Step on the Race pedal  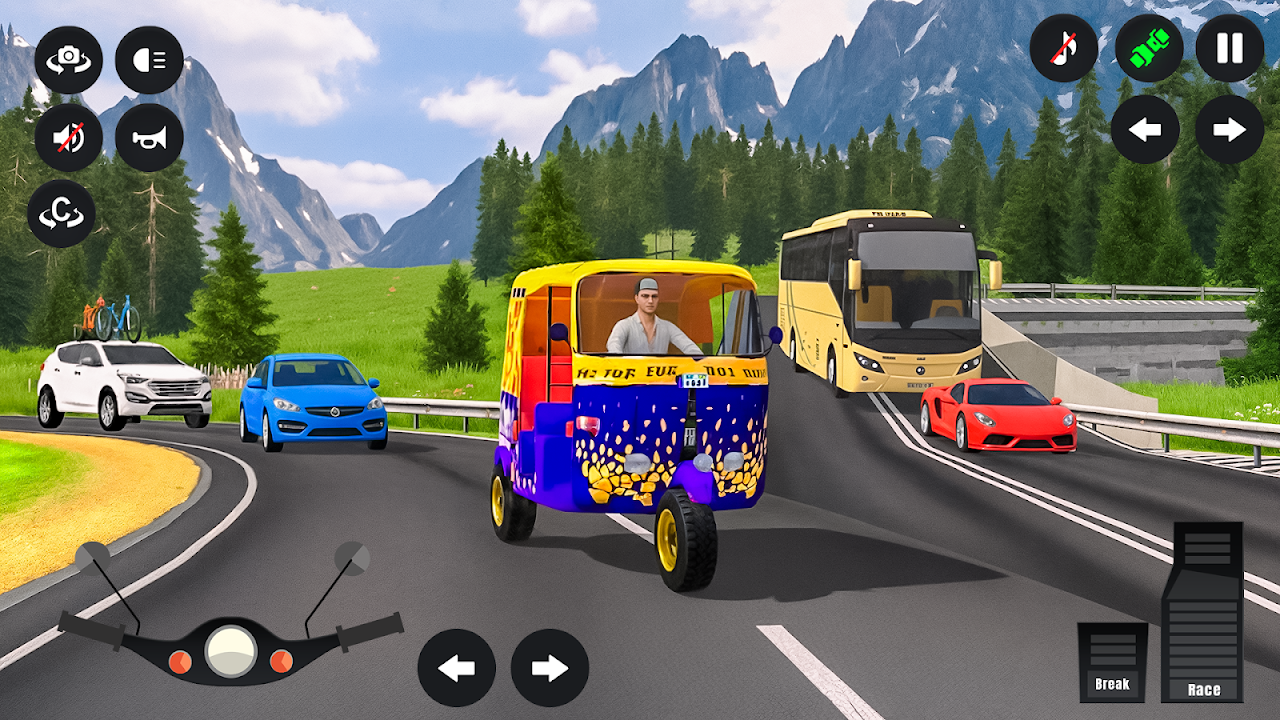click(x=1203, y=612)
